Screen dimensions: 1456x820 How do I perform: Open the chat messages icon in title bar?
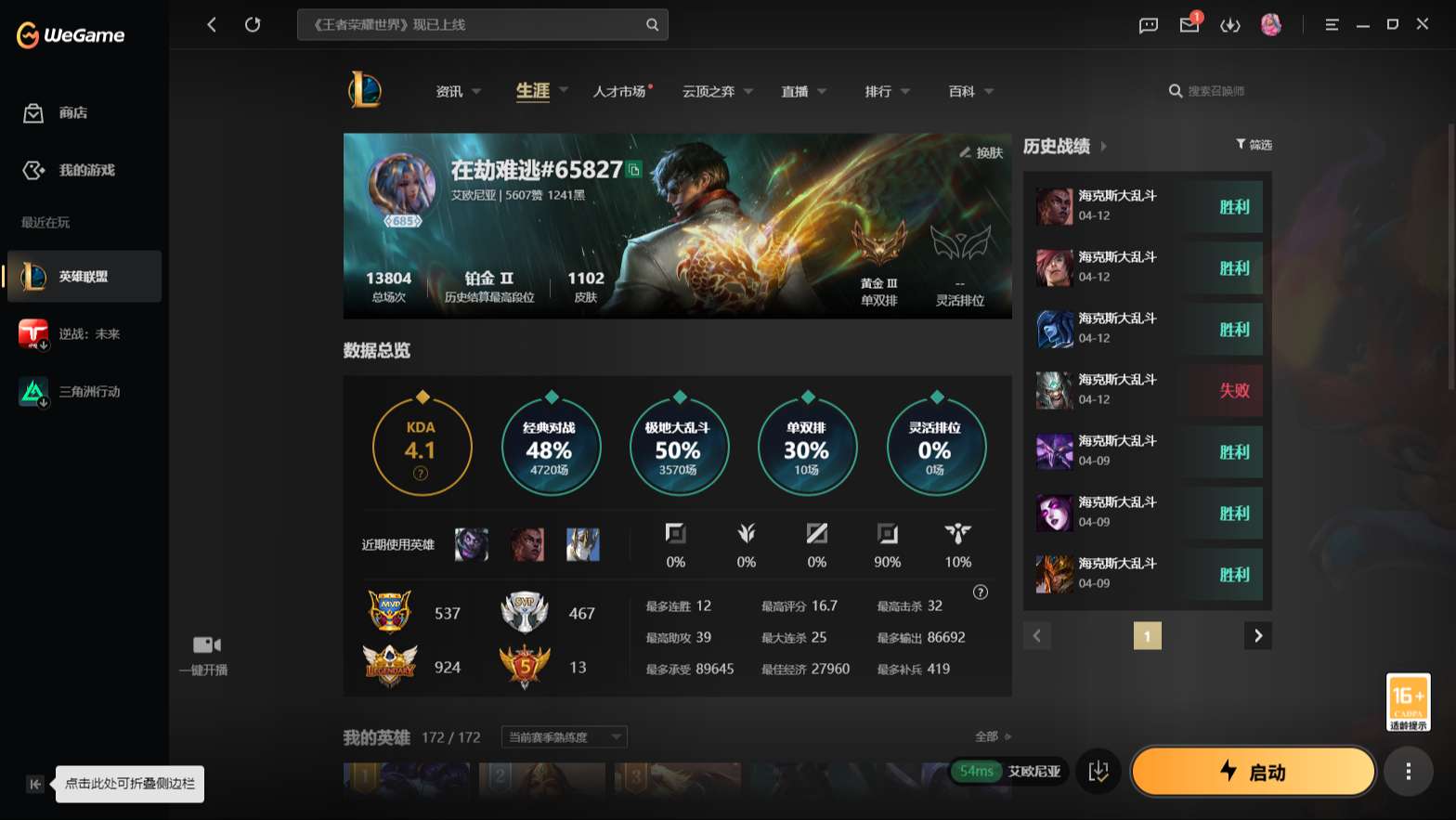coord(1148,25)
